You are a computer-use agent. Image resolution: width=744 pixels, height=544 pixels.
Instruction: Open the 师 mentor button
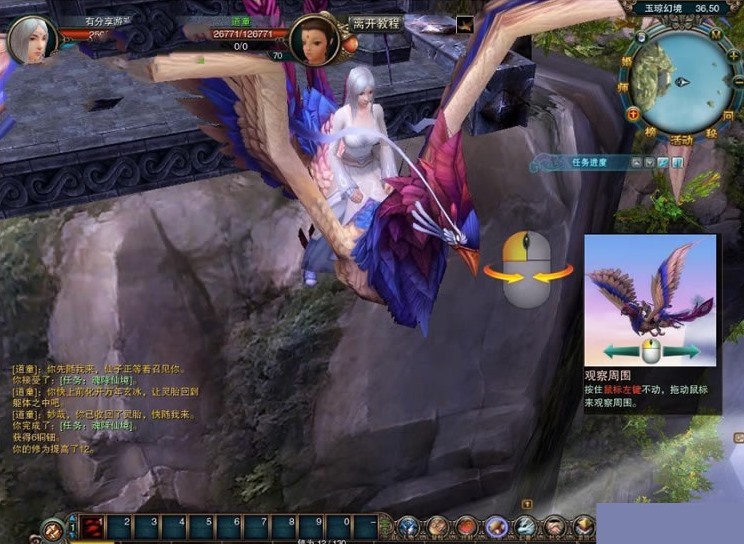click(x=626, y=88)
